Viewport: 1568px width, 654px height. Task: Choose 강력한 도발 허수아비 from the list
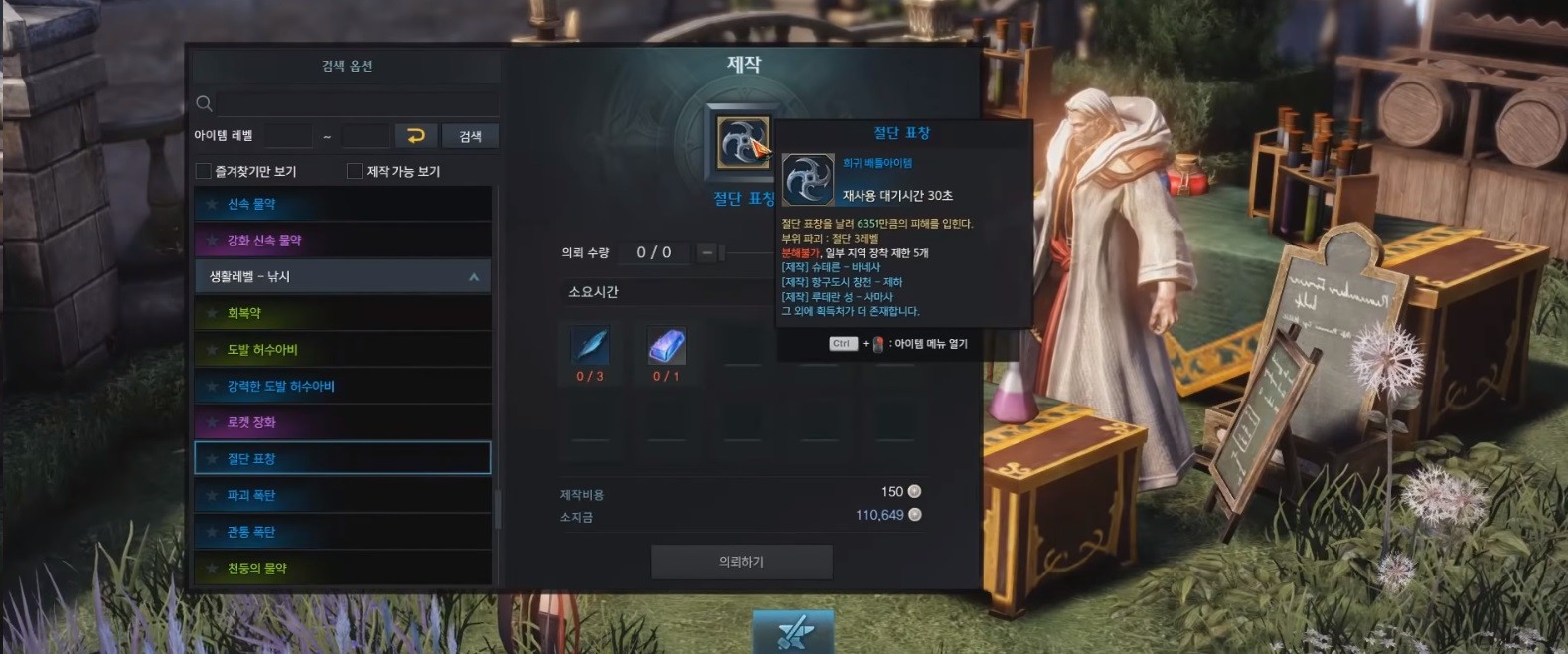[343, 386]
